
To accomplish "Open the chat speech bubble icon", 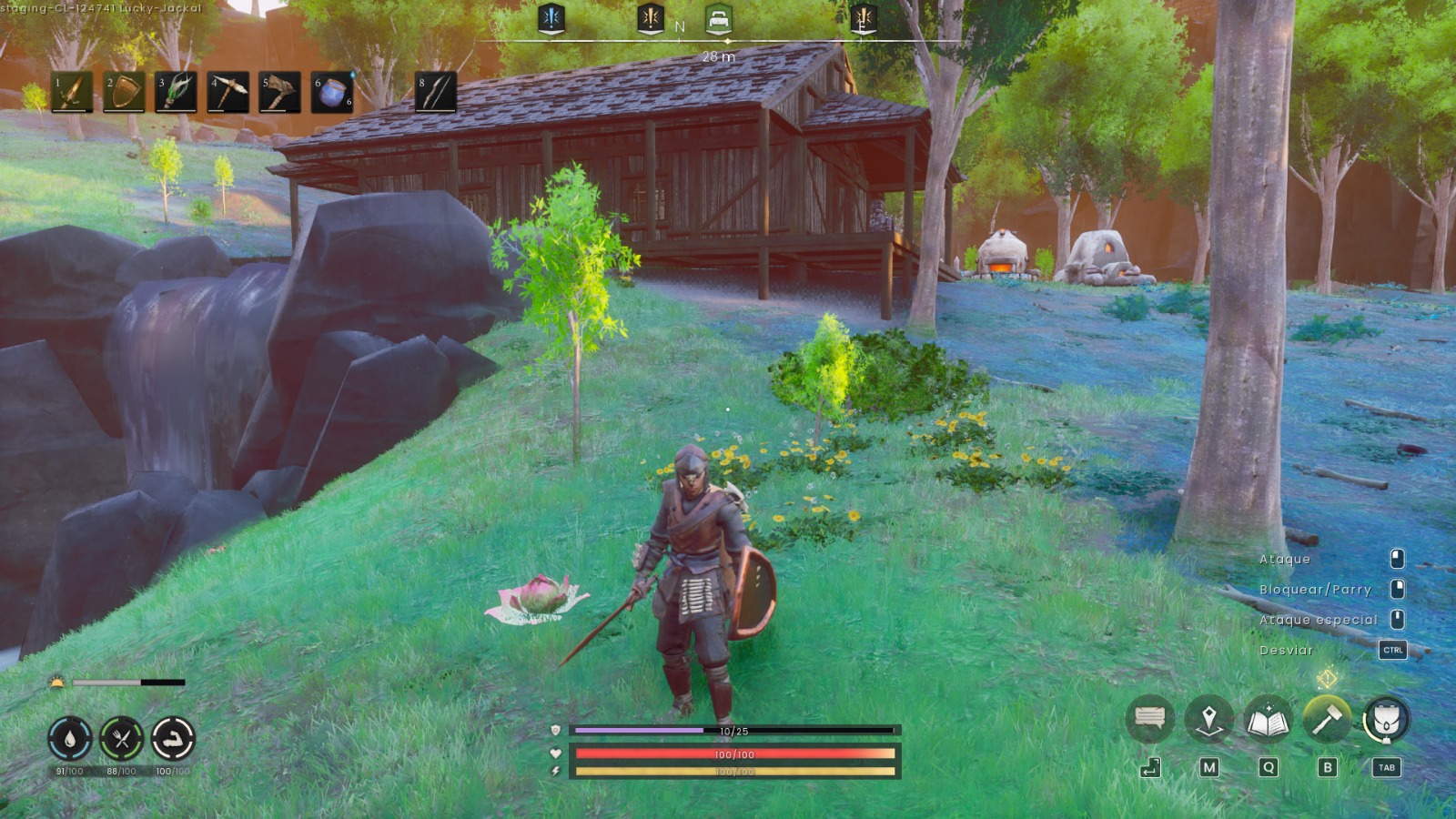I will coord(1149,719).
